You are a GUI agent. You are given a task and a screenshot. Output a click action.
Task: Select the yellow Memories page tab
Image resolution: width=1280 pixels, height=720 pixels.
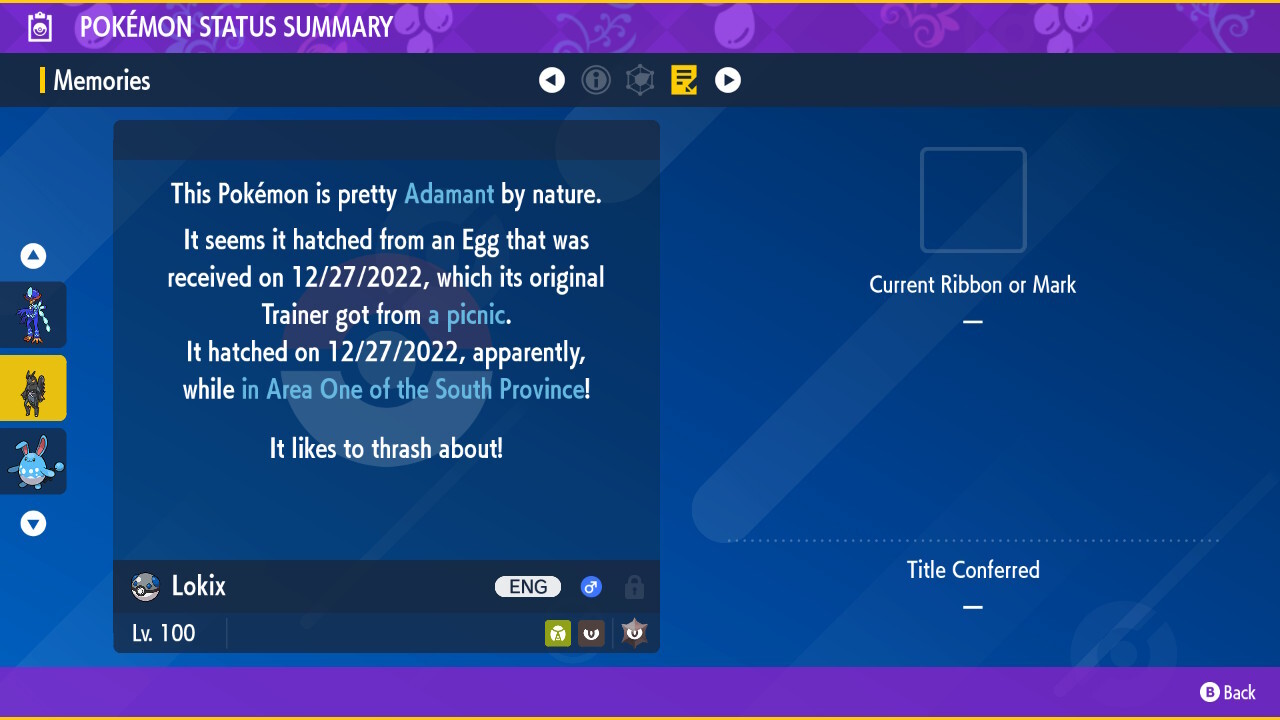click(684, 80)
